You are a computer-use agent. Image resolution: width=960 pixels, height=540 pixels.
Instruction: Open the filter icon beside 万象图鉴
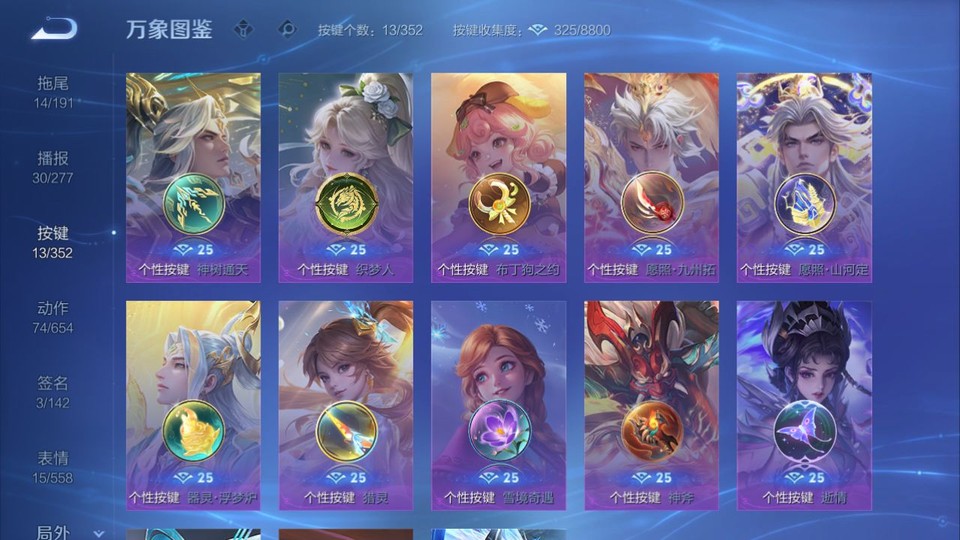[x=243, y=29]
